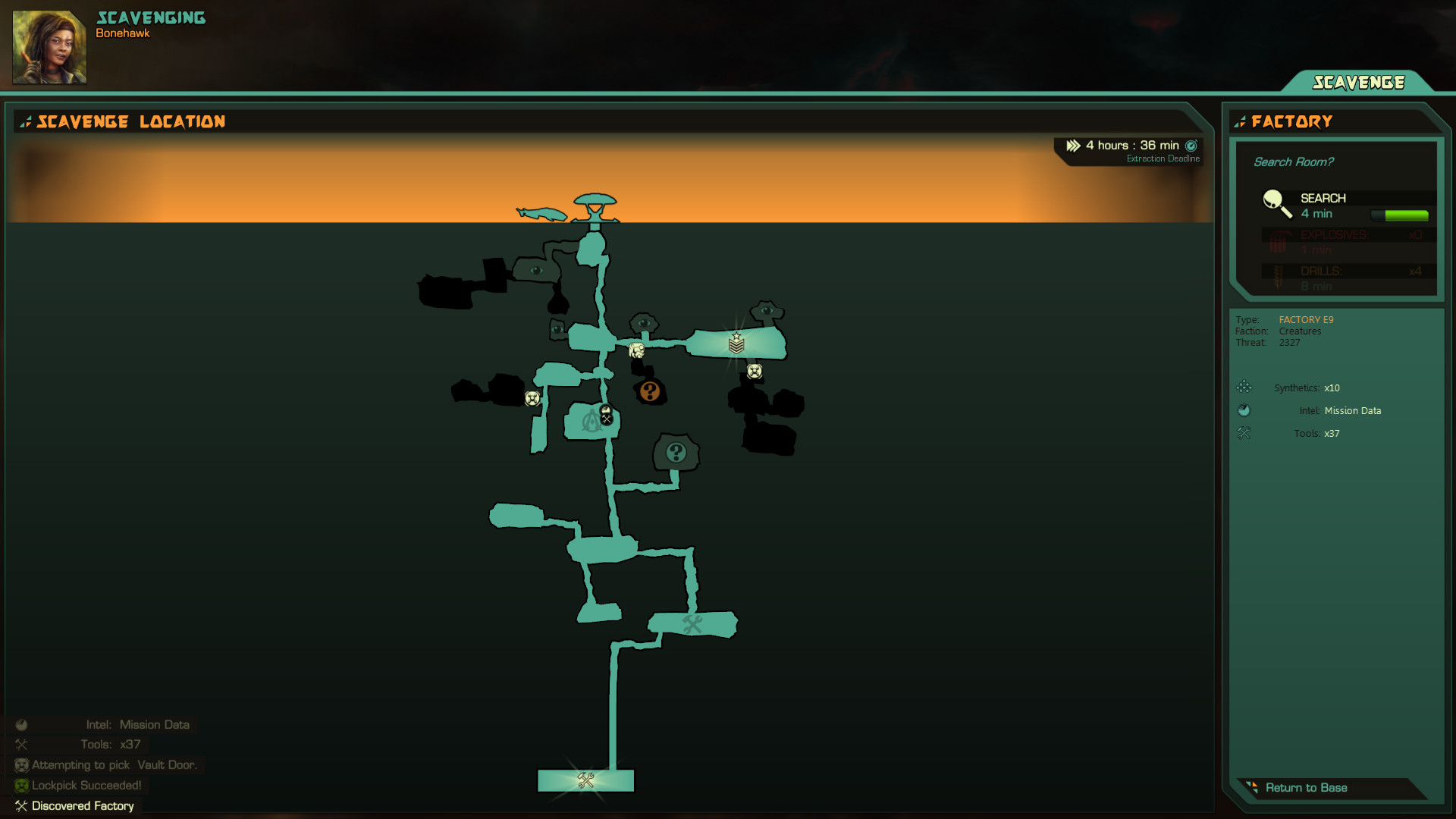
Task: Click Bonehawk's character portrait
Action: pos(49,46)
